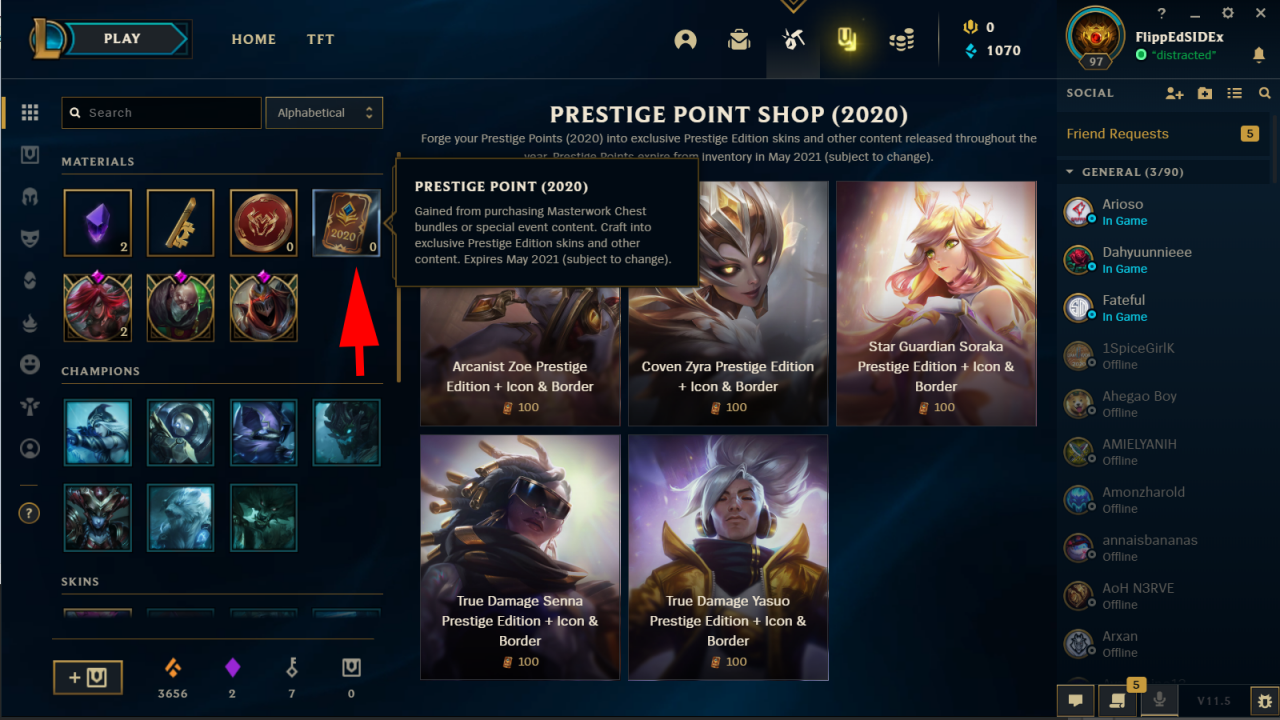
Task: Mute the voice chat microphone icon
Action: pos(1159,701)
